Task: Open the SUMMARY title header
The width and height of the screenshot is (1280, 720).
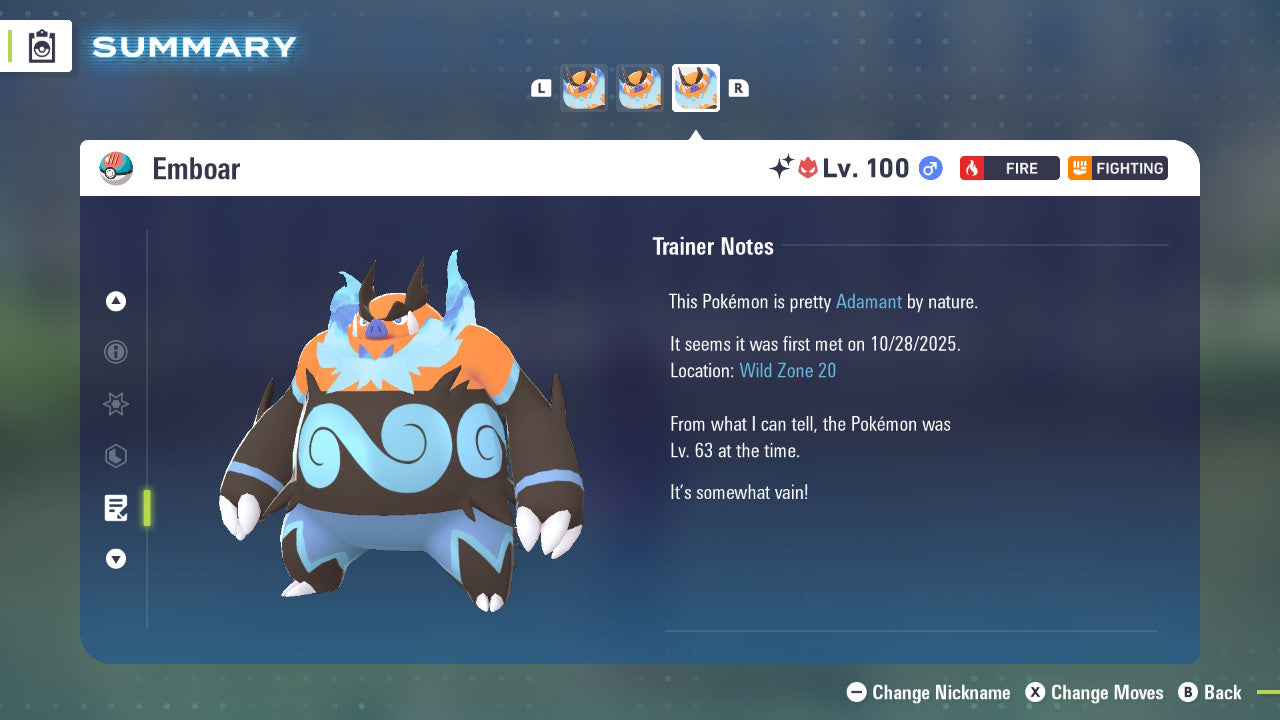Action: pos(193,46)
